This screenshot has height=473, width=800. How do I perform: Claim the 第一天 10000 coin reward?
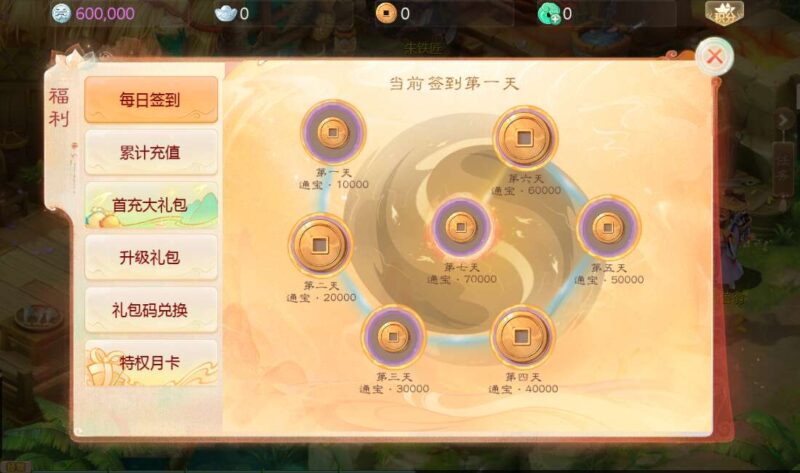tap(333, 132)
